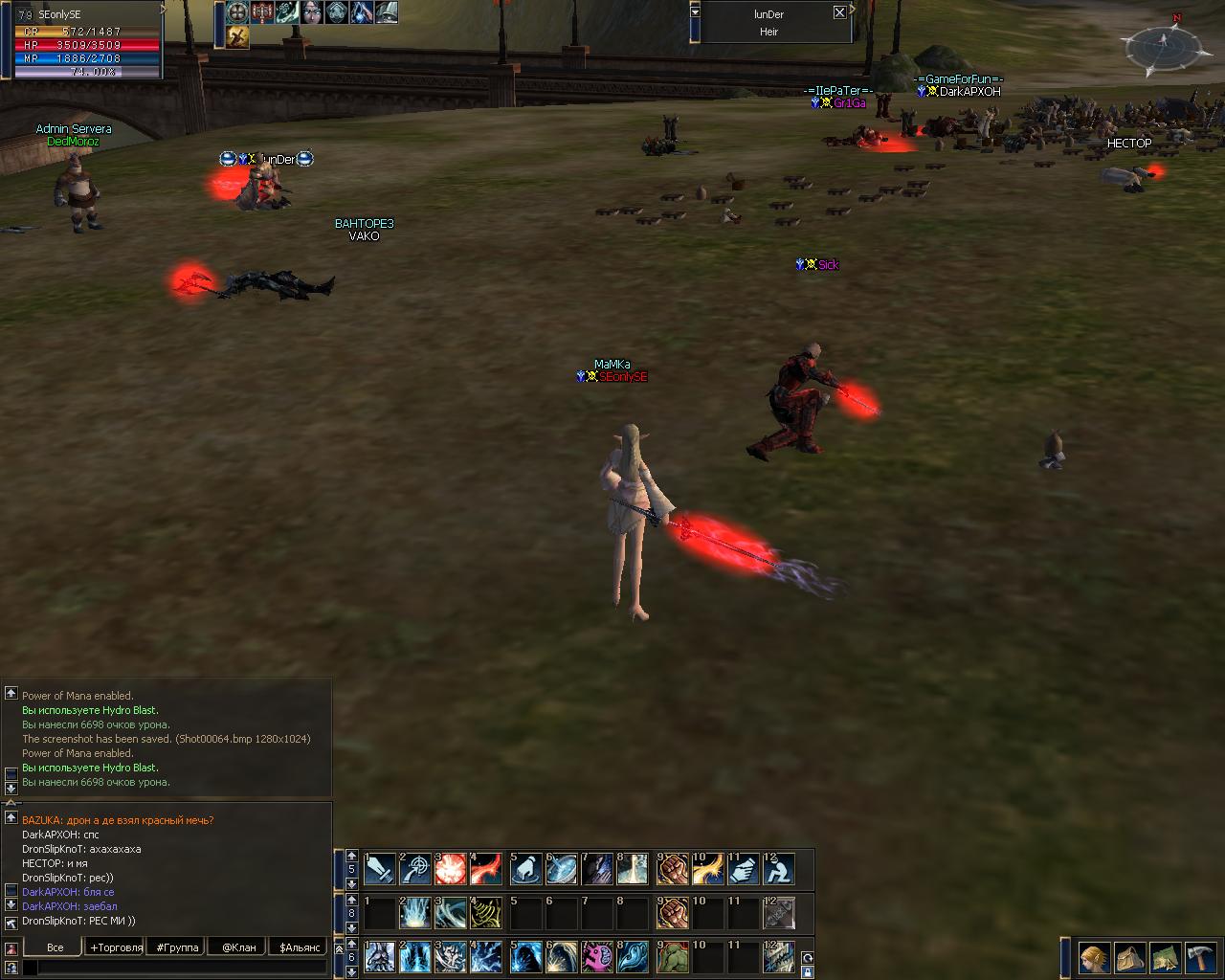The image size is (1225, 980).
Task: Activate the crosshair target skill
Action: [415, 869]
